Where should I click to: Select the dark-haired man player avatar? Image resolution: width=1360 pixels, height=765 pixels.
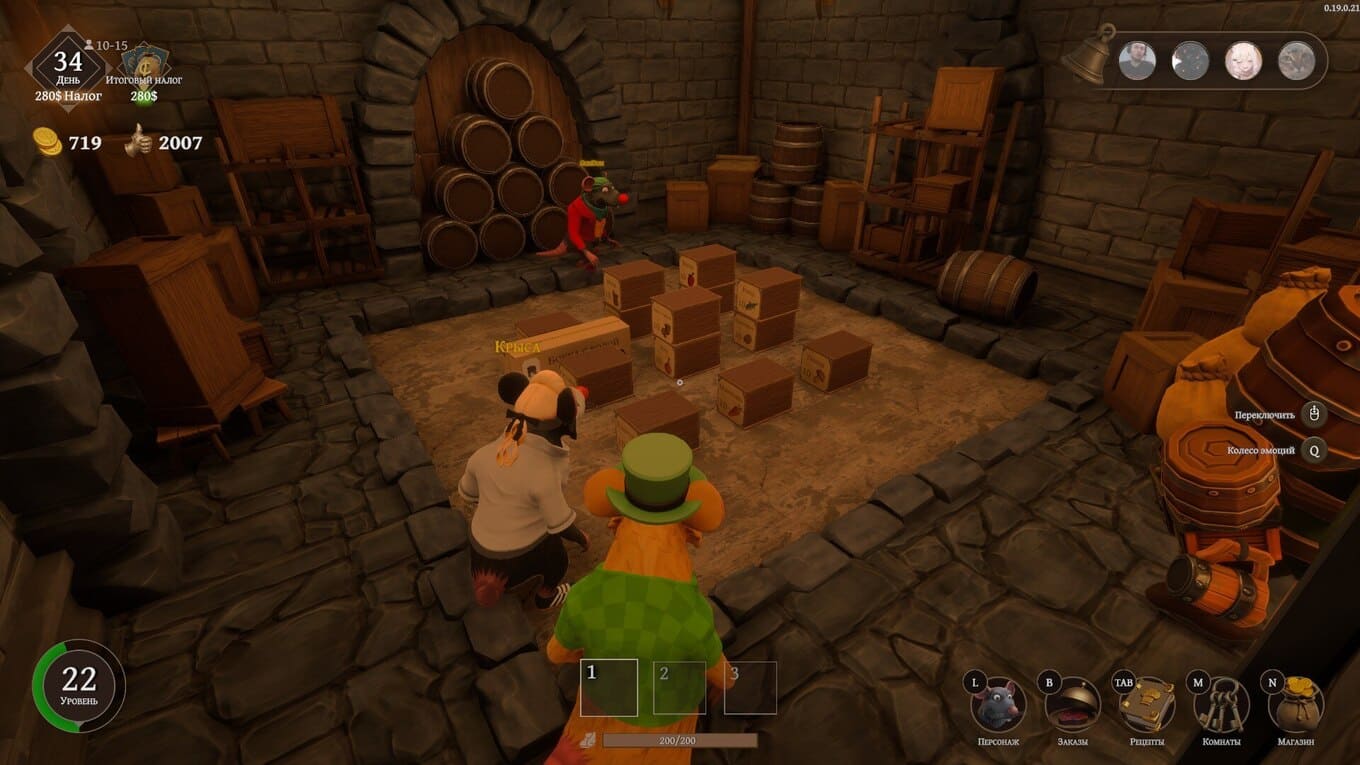click(x=1137, y=61)
